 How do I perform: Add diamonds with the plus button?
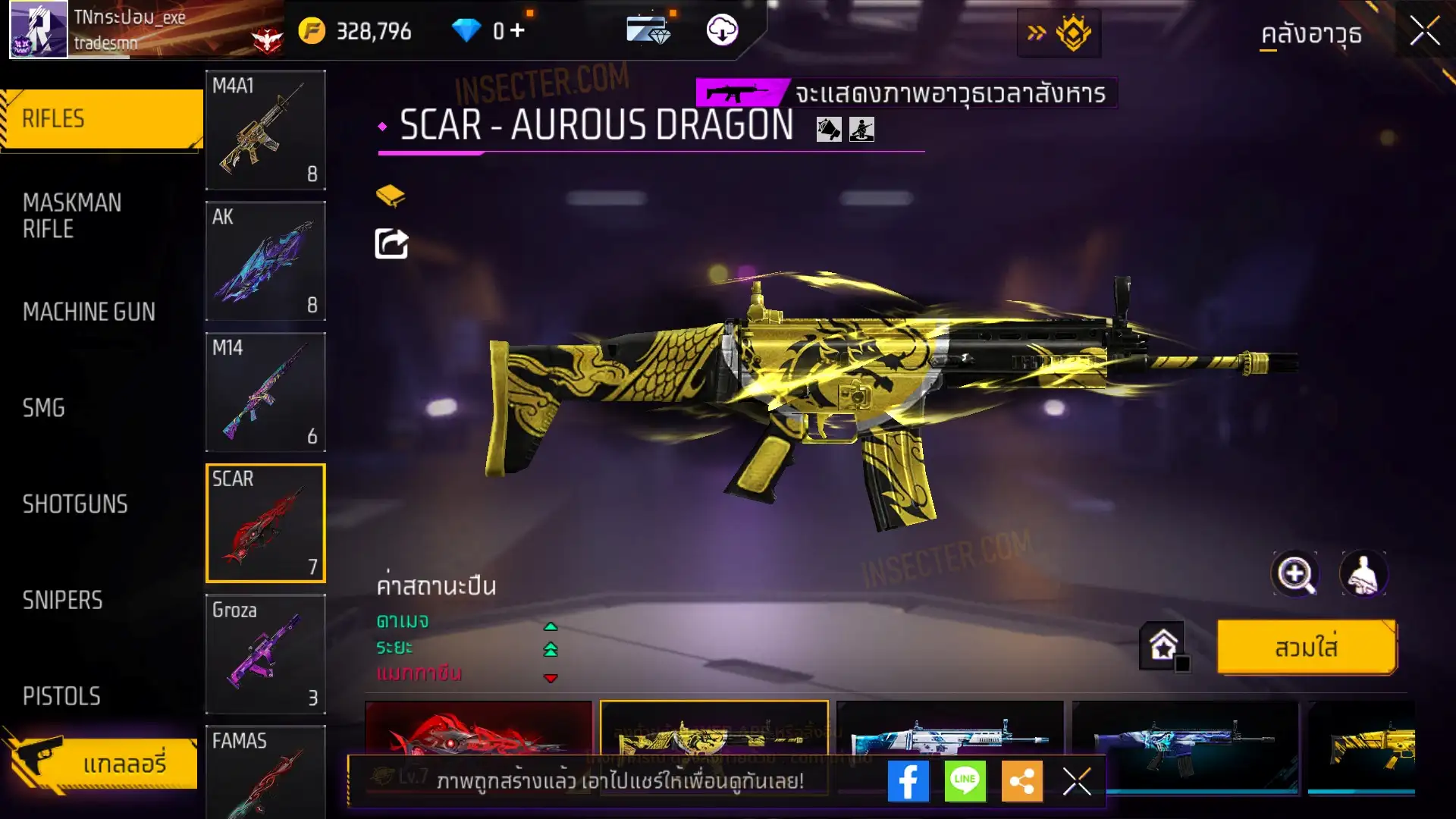517,30
